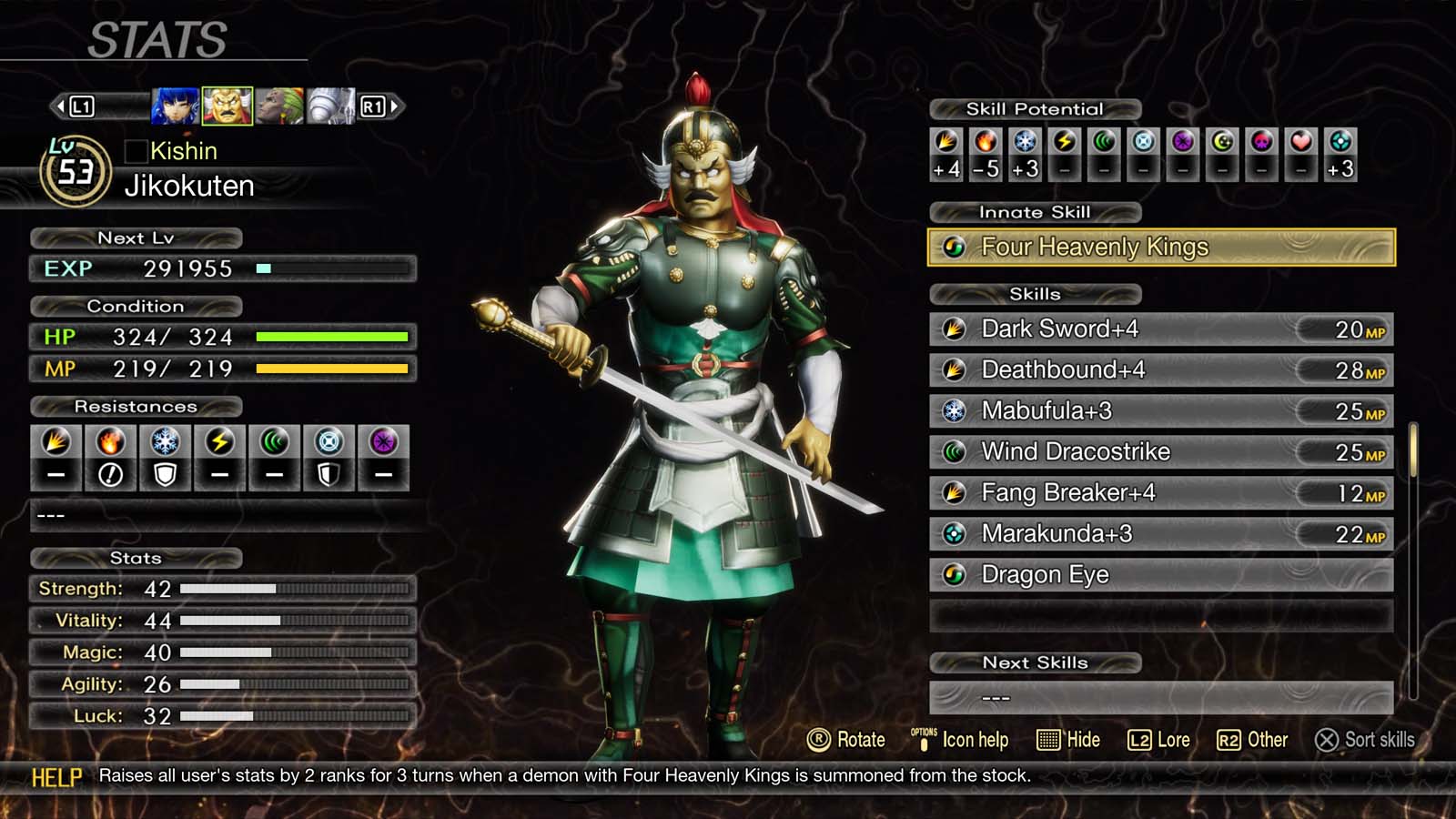Click the Four Heavenly Kings innate skill icon
1456x819 pixels.
(x=955, y=247)
